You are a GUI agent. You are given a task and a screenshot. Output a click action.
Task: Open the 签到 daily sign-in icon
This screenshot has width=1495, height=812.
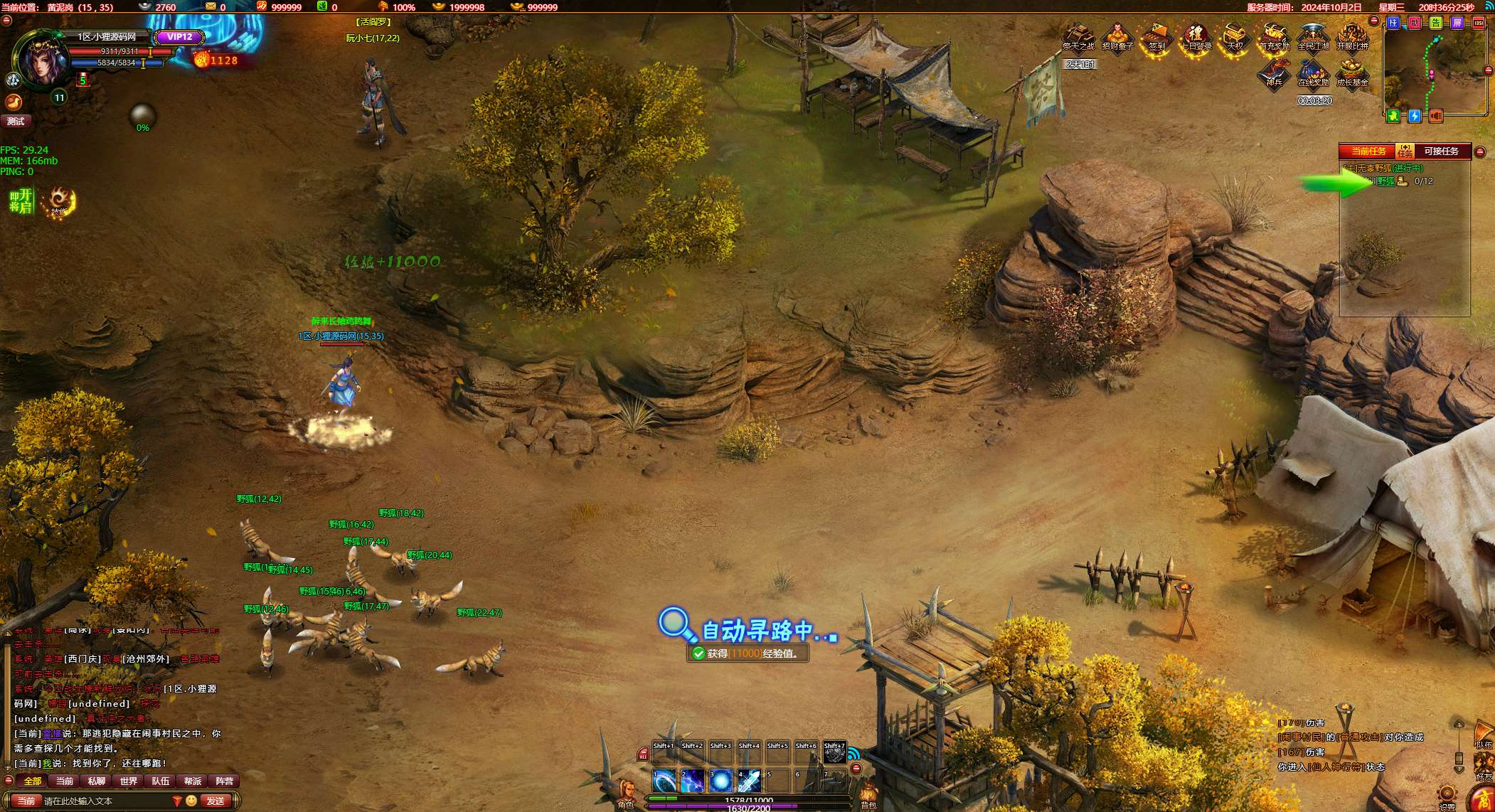pyautogui.click(x=1156, y=36)
